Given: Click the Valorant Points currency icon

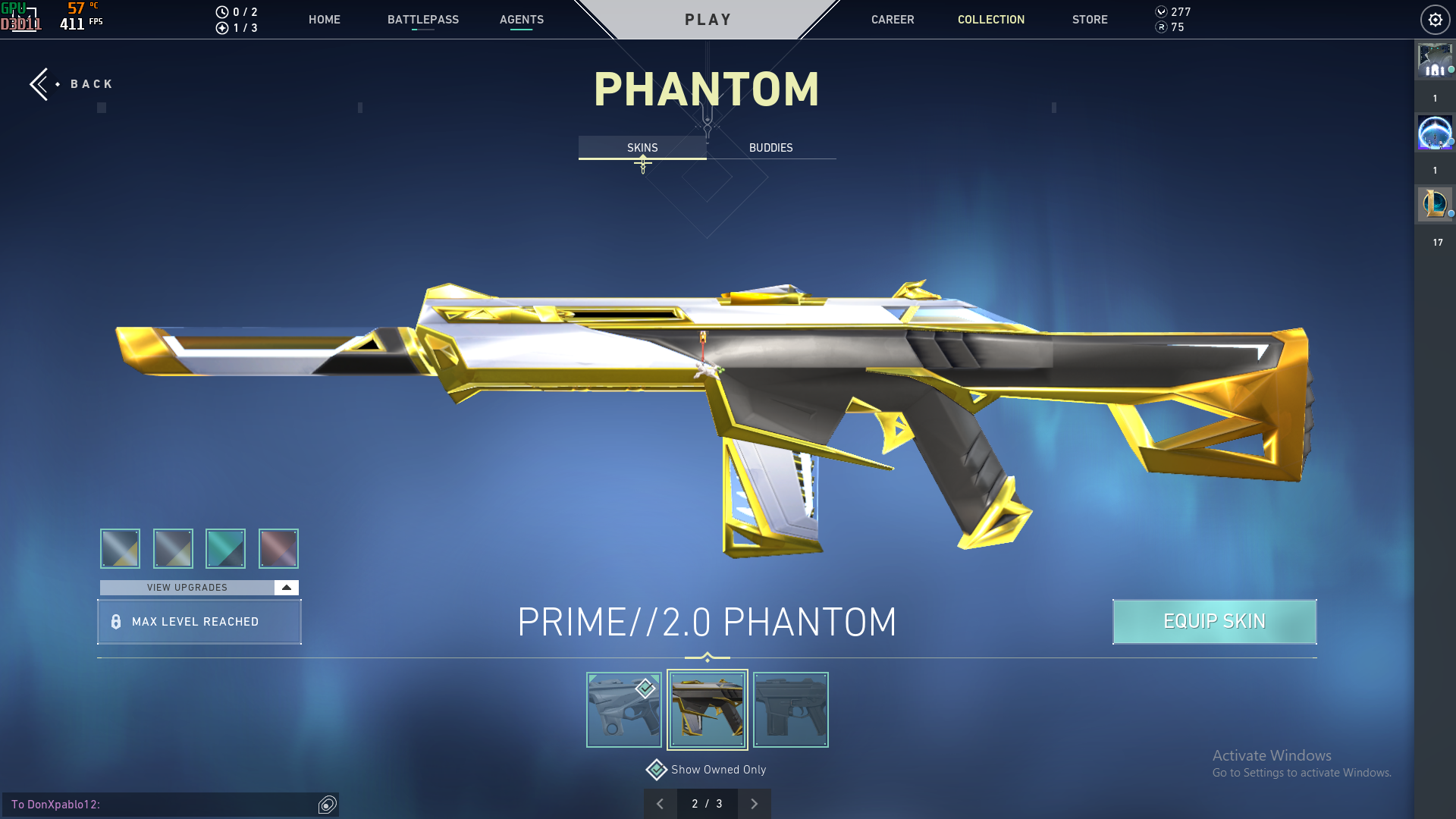Looking at the screenshot, I should point(1161,12).
